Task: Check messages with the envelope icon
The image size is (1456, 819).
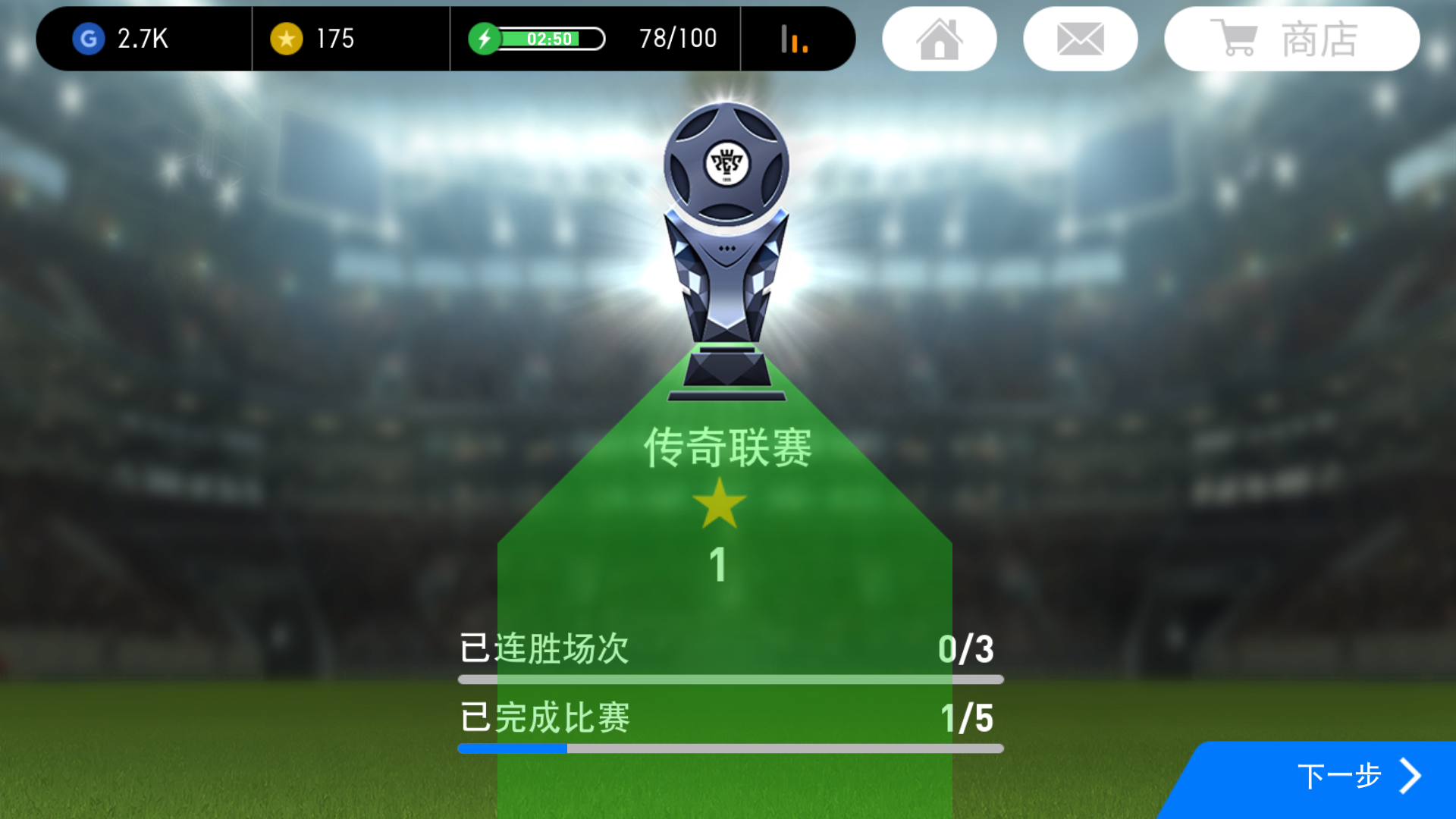Action: coord(1080,38)
